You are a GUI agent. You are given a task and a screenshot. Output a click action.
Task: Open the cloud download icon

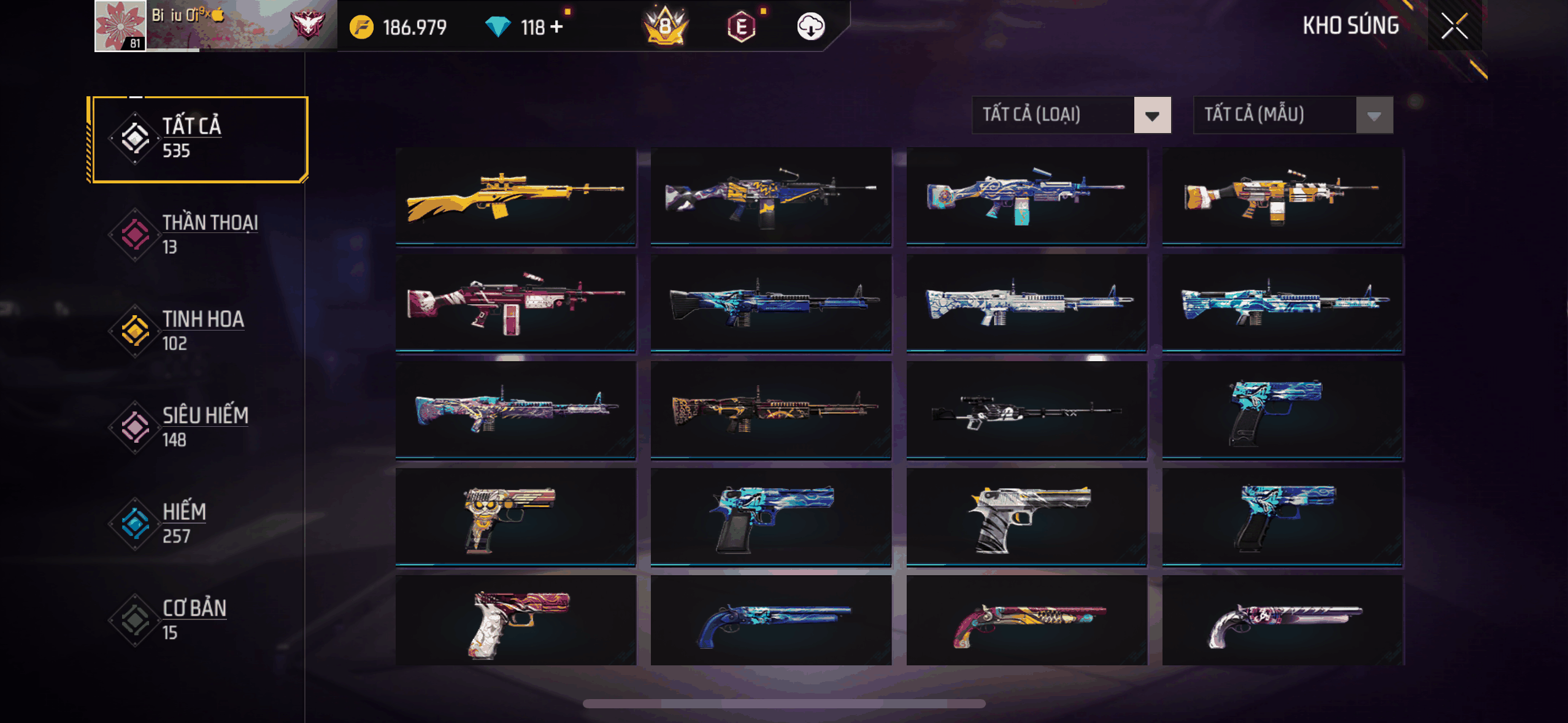810,27
